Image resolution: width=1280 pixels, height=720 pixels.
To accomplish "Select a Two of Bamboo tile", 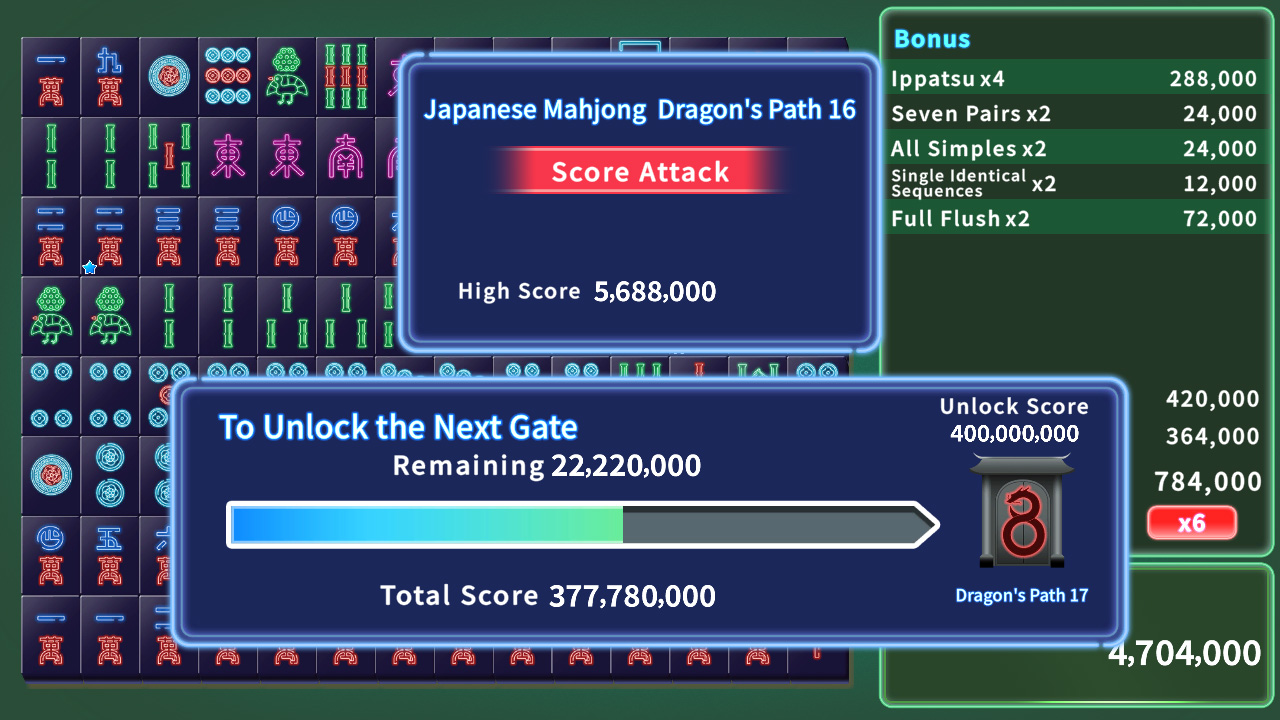I will pos(51,156).
